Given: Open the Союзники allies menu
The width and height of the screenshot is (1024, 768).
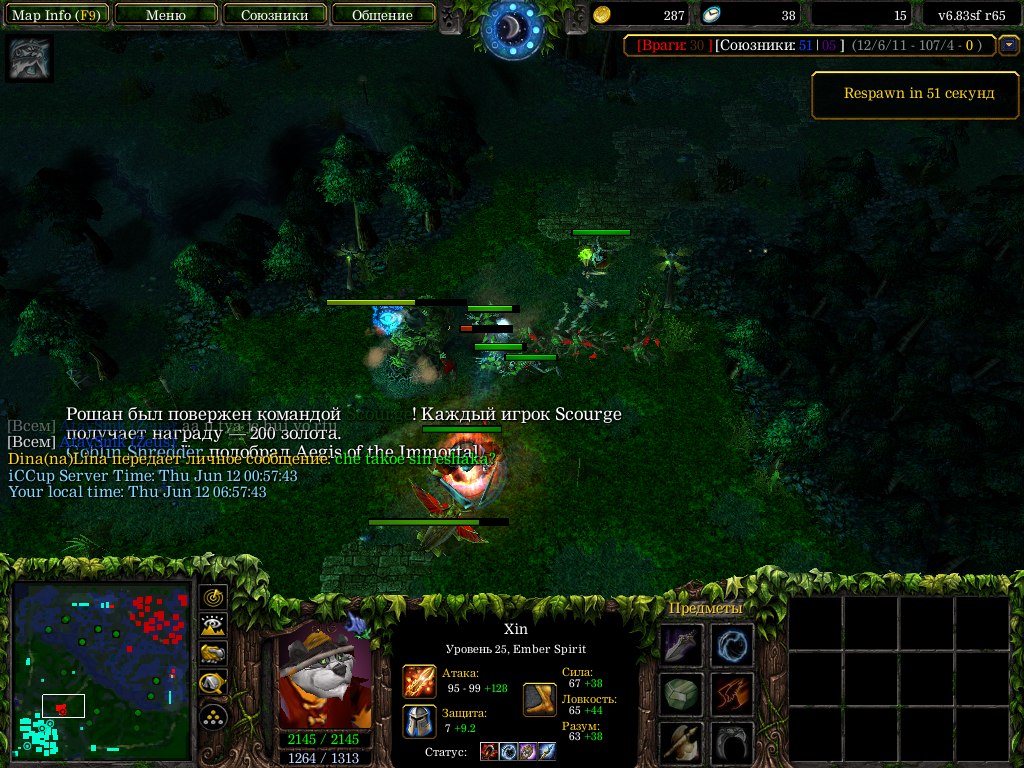Looking at the screenshot, I should [274, 15].
